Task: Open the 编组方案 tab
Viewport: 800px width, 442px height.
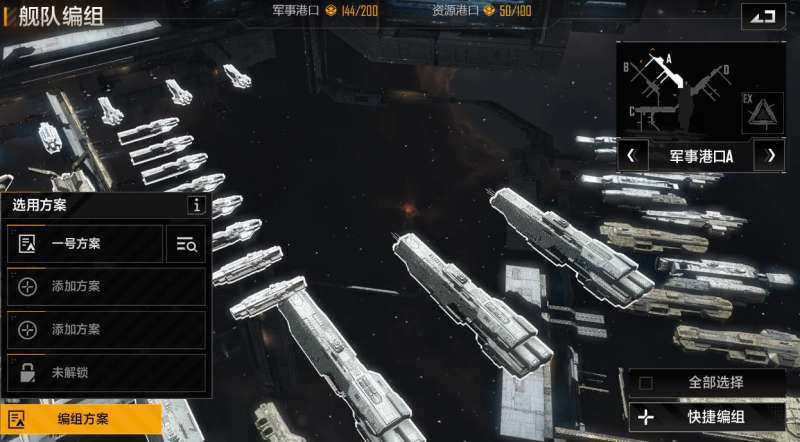Action: (x=80, y=419)
